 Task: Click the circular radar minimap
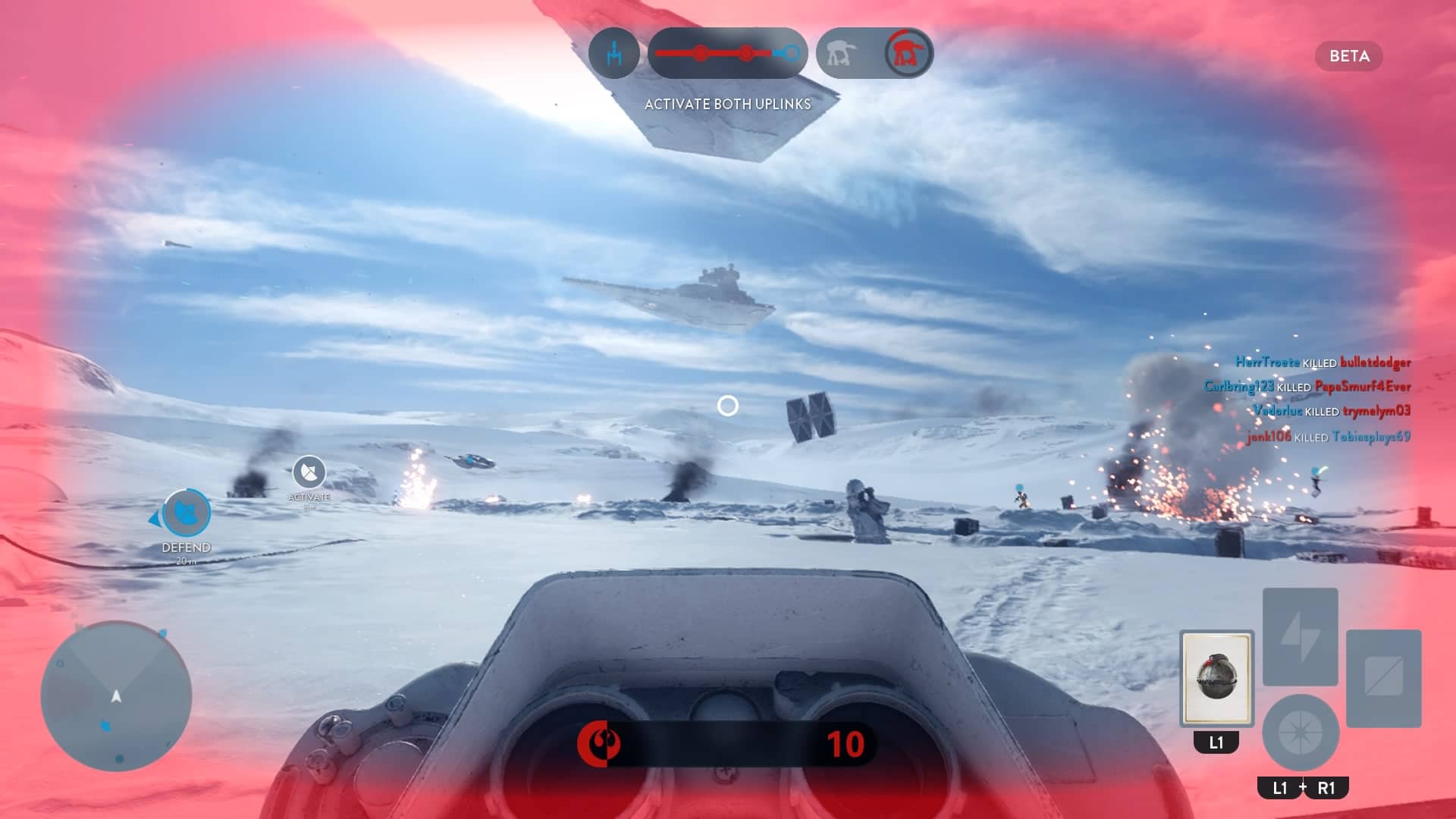click(x=116, y=695)
